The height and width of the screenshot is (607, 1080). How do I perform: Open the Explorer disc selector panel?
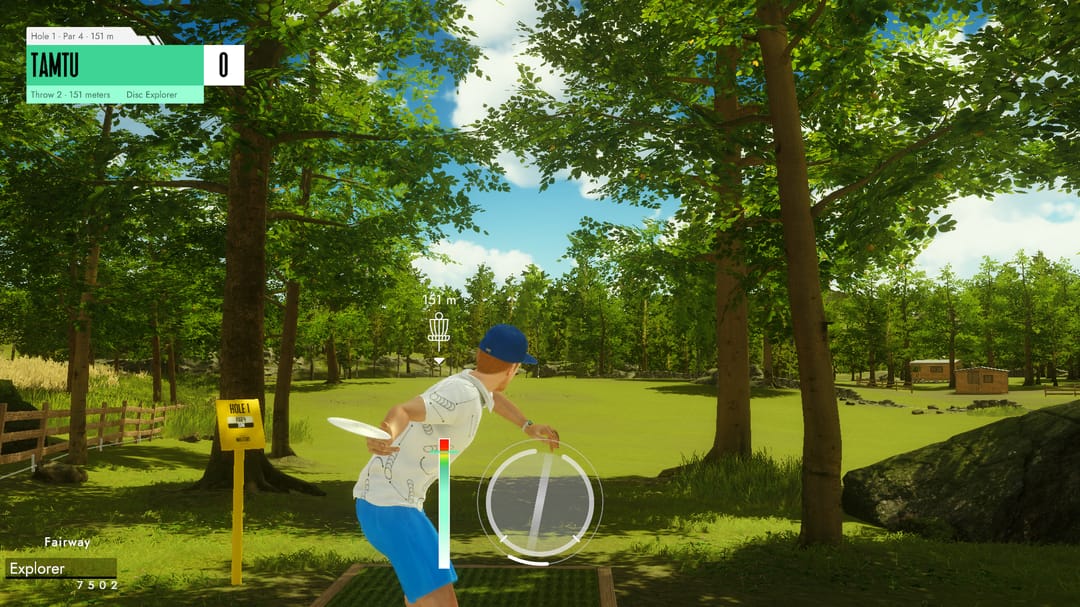click(60, 569)
